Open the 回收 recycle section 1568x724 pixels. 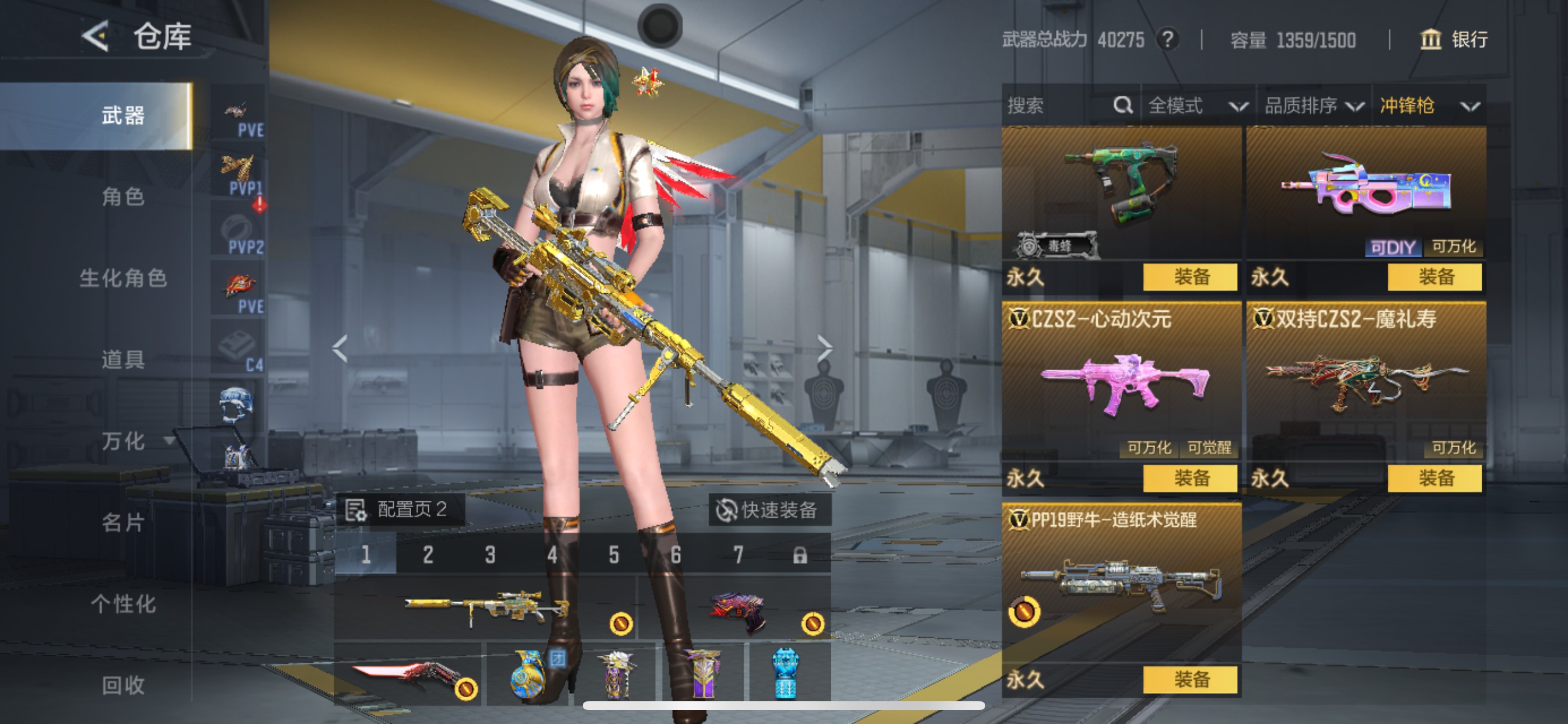pyautogui.click(x=123, y=686)
